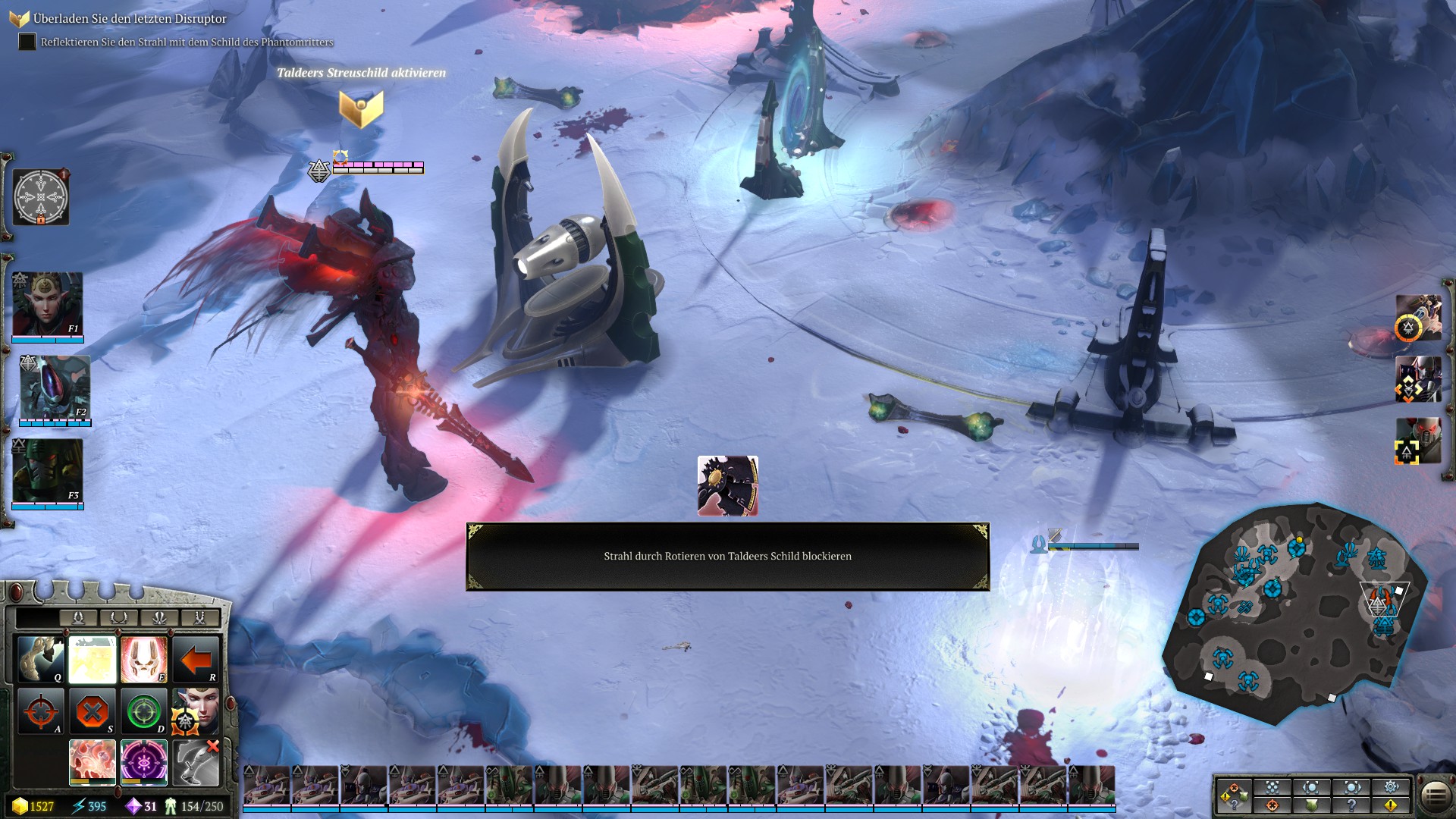Activate the green target command icon
The image size is (1456, 819).
tap(143, 711)
